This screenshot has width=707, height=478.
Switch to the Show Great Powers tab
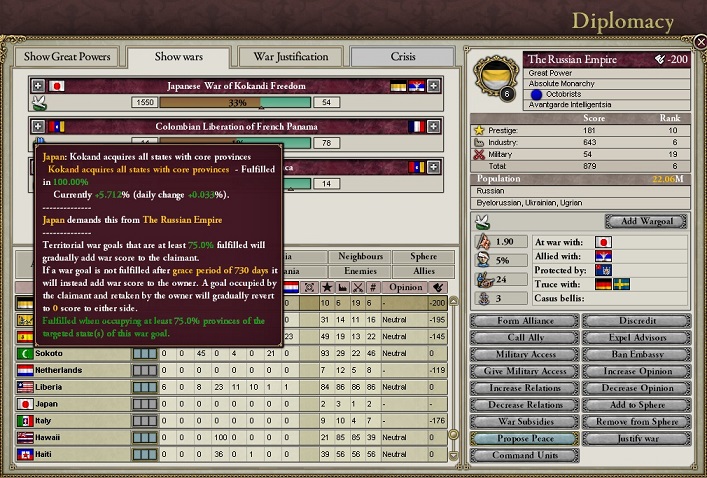tap(66, 57)
